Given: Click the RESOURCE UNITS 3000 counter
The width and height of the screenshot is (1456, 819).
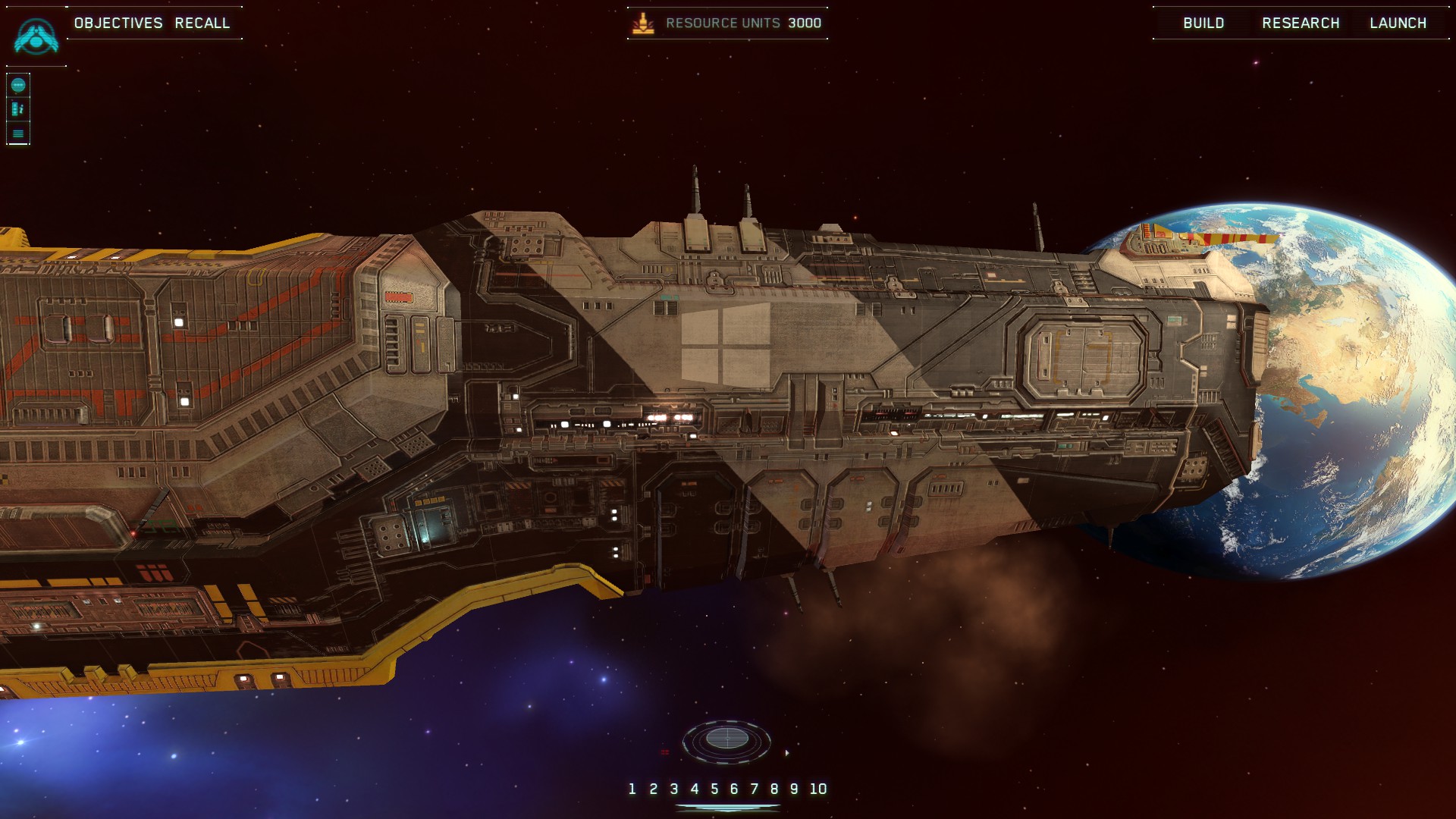Looking at the screenshot, I should [x=742, y=23].
